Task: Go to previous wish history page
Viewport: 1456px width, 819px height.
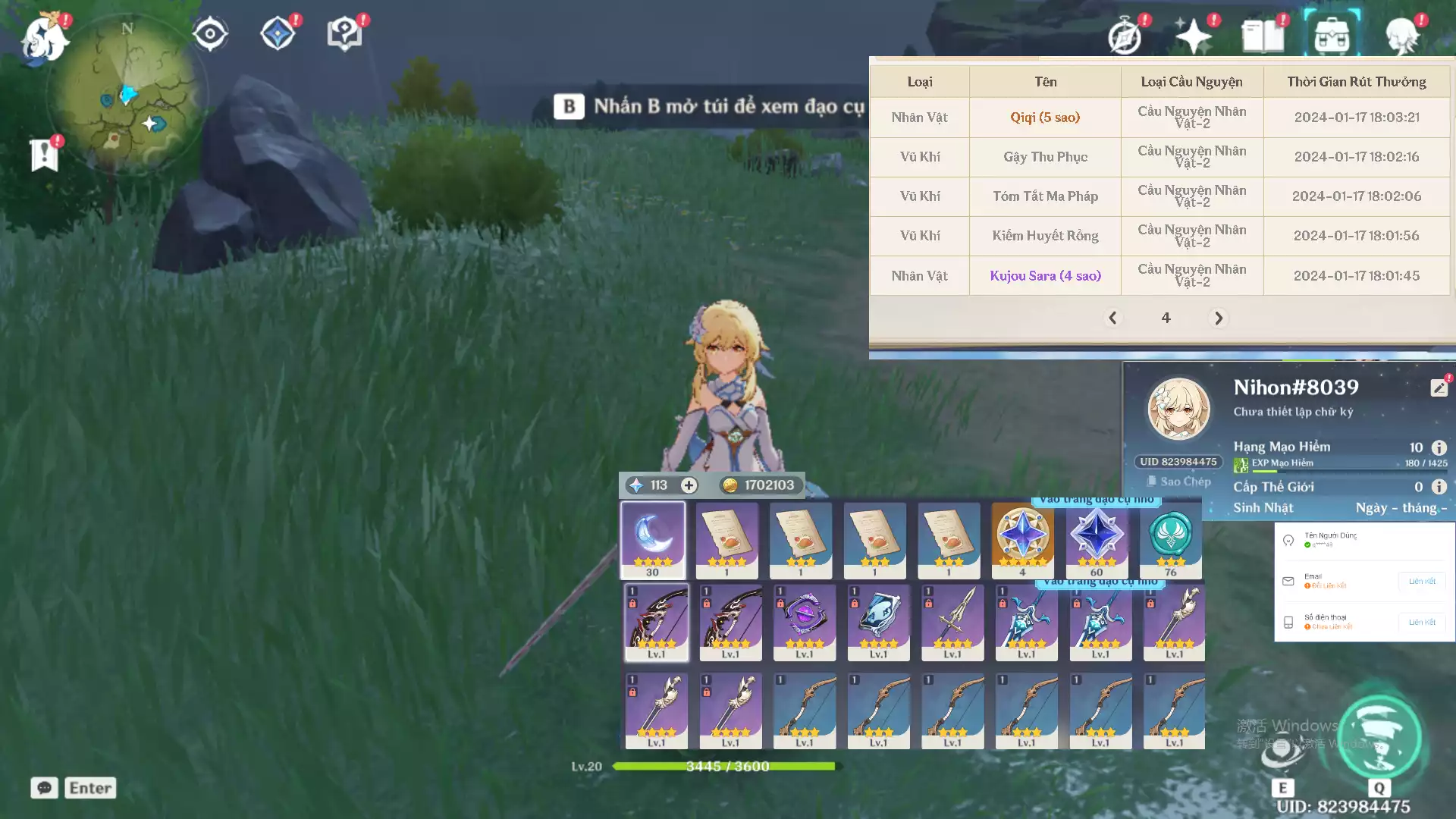Action: [x=1112, y=318]
